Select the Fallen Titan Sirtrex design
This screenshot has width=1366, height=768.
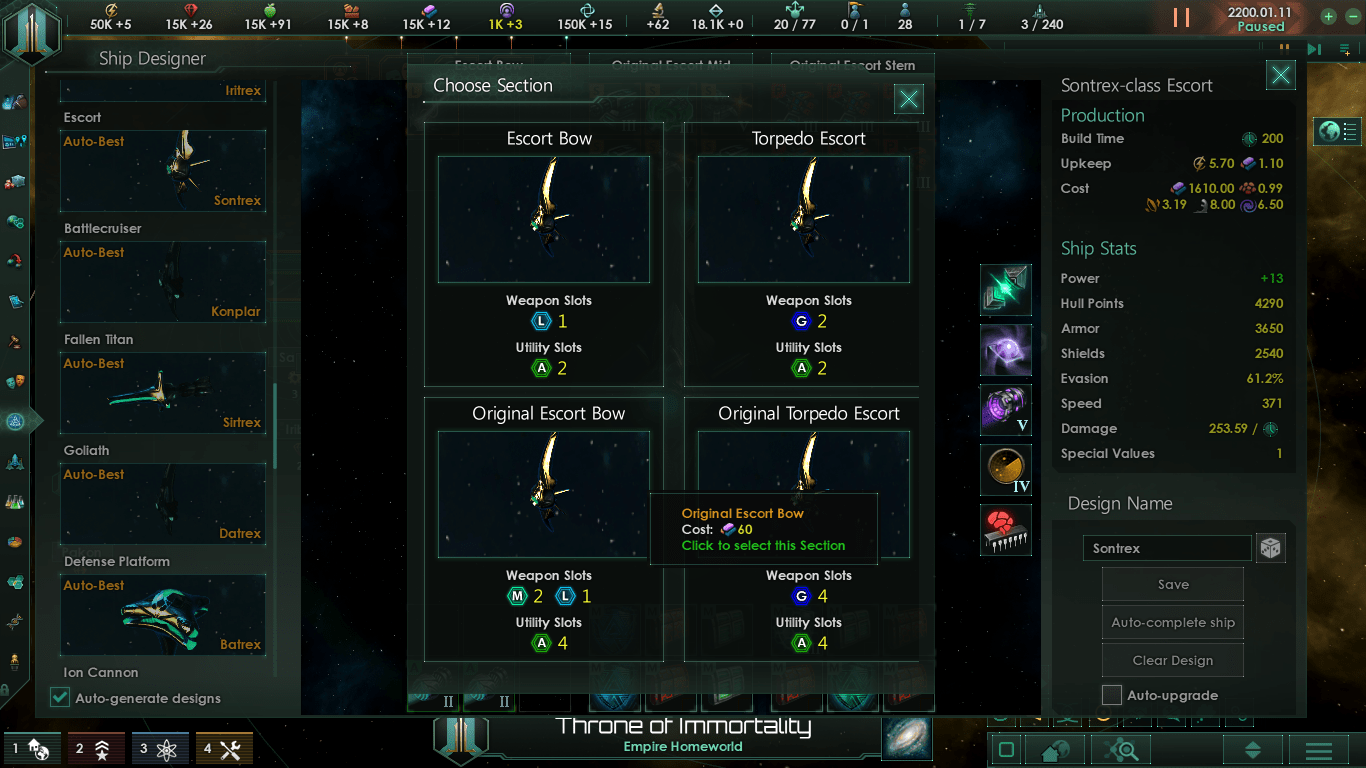[x=163, y=393]
